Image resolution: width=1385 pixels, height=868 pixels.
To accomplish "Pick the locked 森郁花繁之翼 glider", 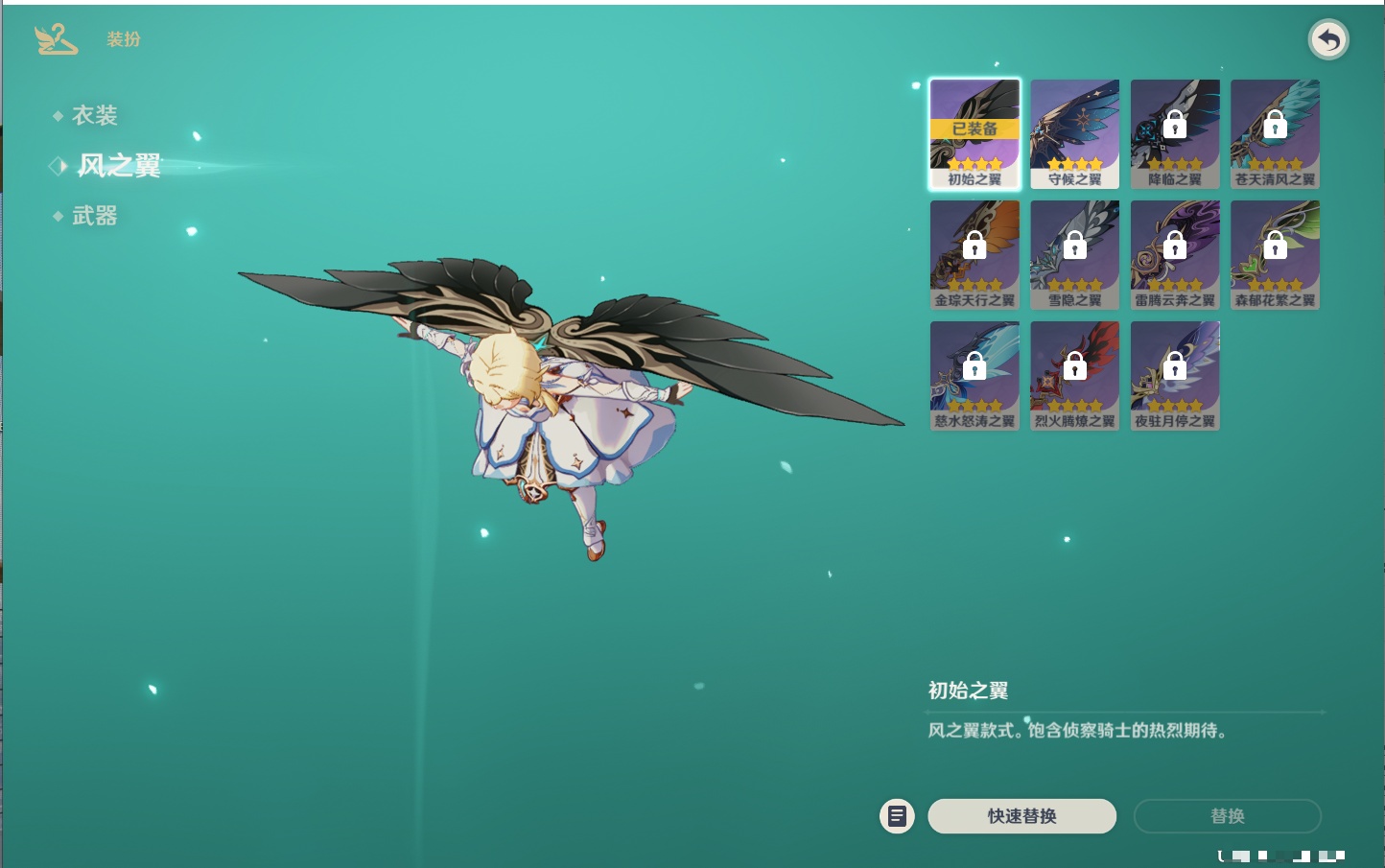I will point(1275,254).
